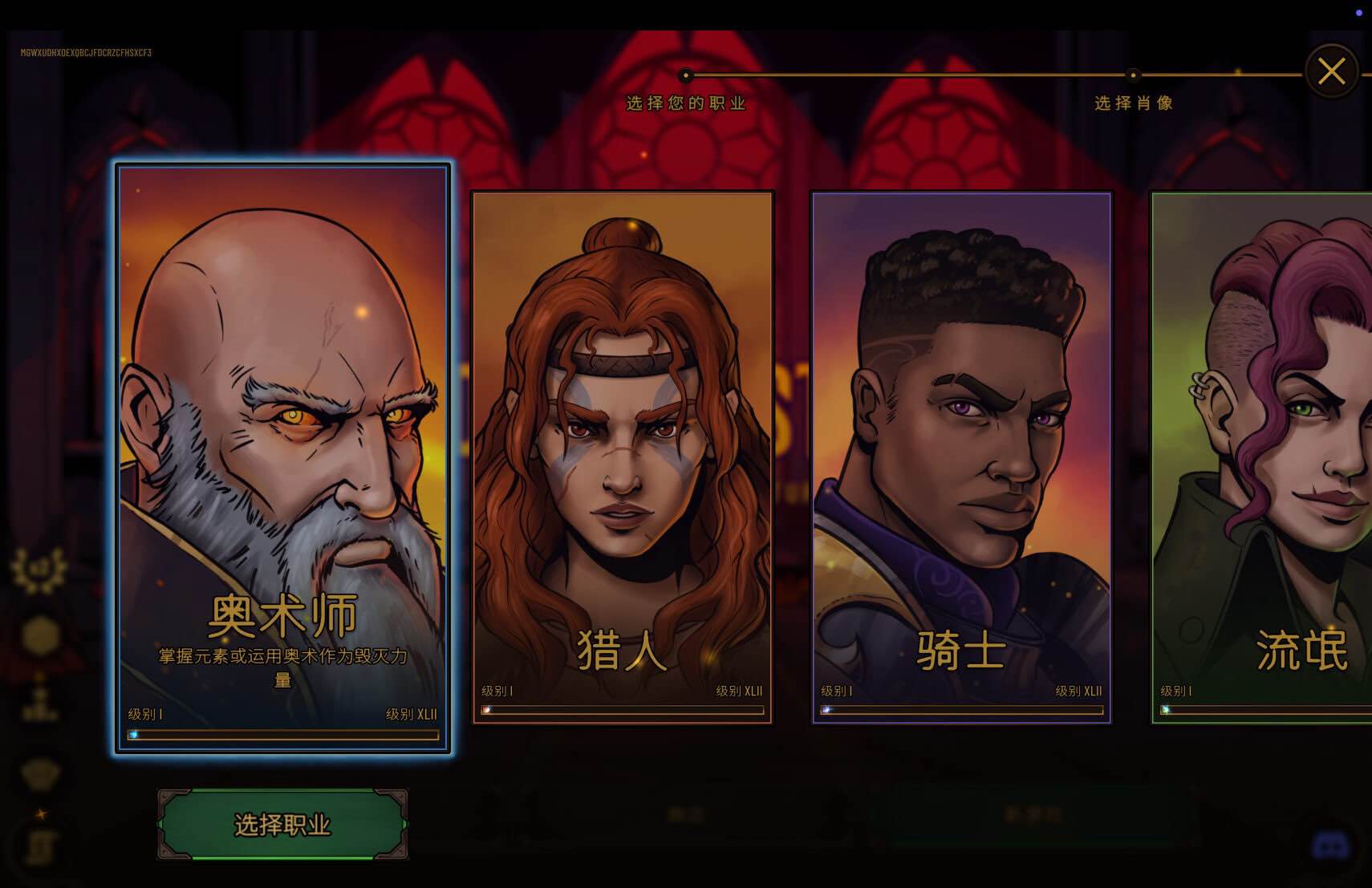The height and width of the screenshot is (888, 1372).
Task: Click the sparkle marker above the tome icon
Action: tap(40, 813)
